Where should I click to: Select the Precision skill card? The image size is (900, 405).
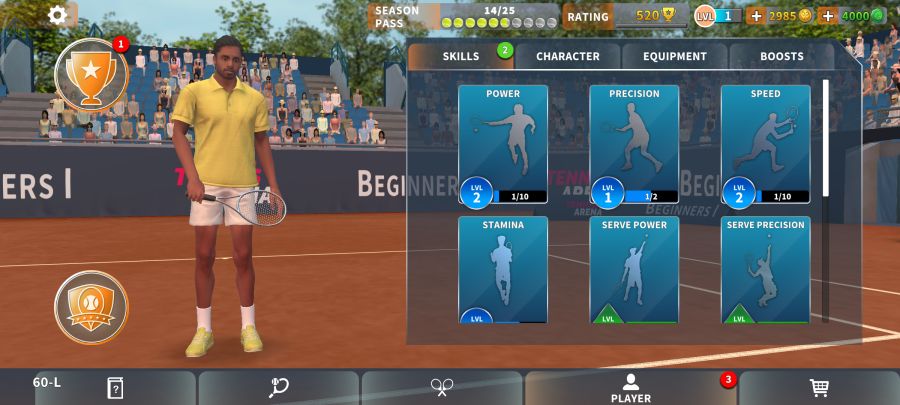pyautogui.click(x=634, y=144)
